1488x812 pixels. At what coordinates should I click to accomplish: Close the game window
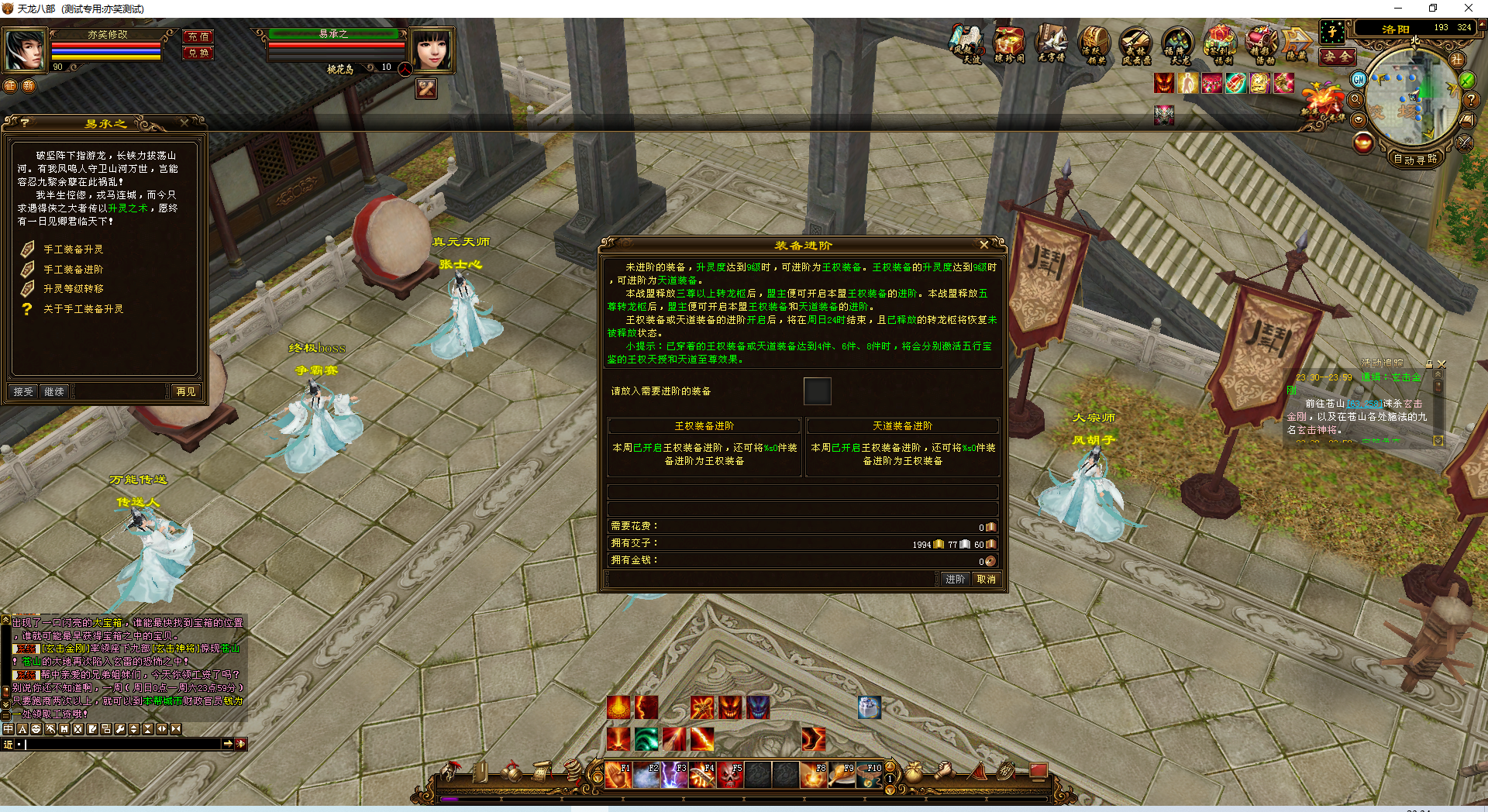(x=1468, y=9)
